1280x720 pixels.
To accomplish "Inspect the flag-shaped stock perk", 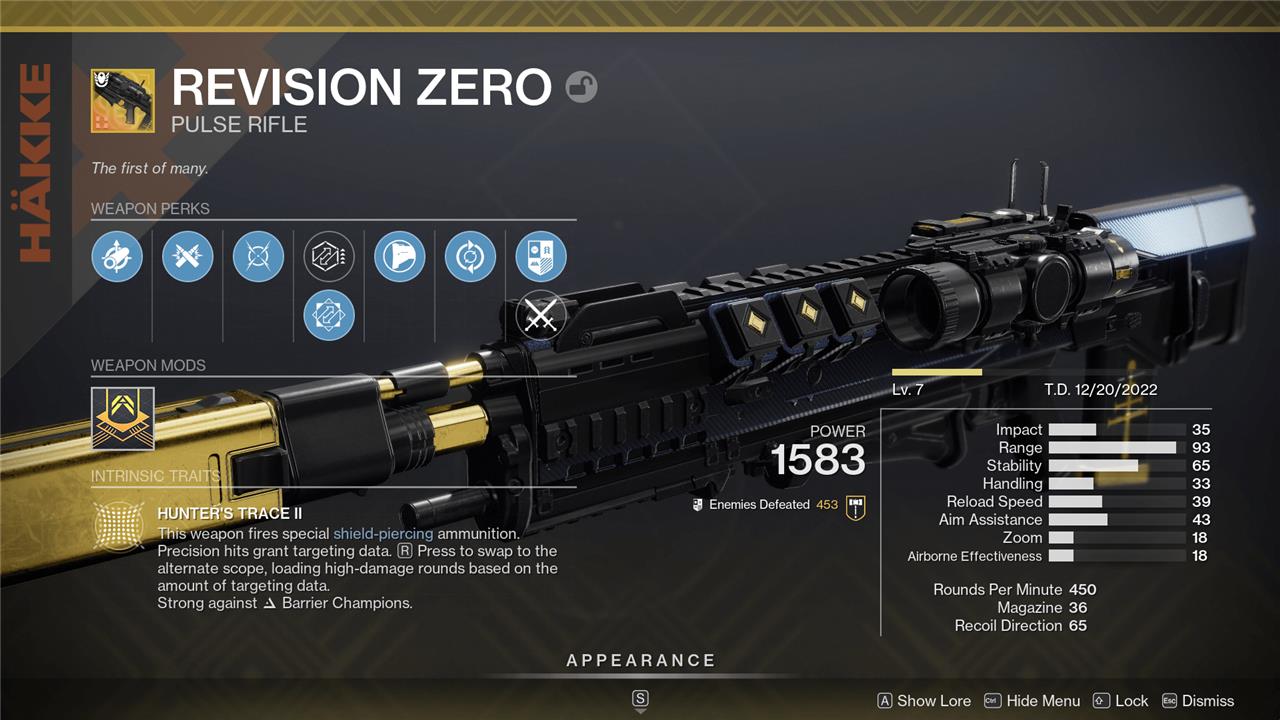I will click(x=400, y=256).
